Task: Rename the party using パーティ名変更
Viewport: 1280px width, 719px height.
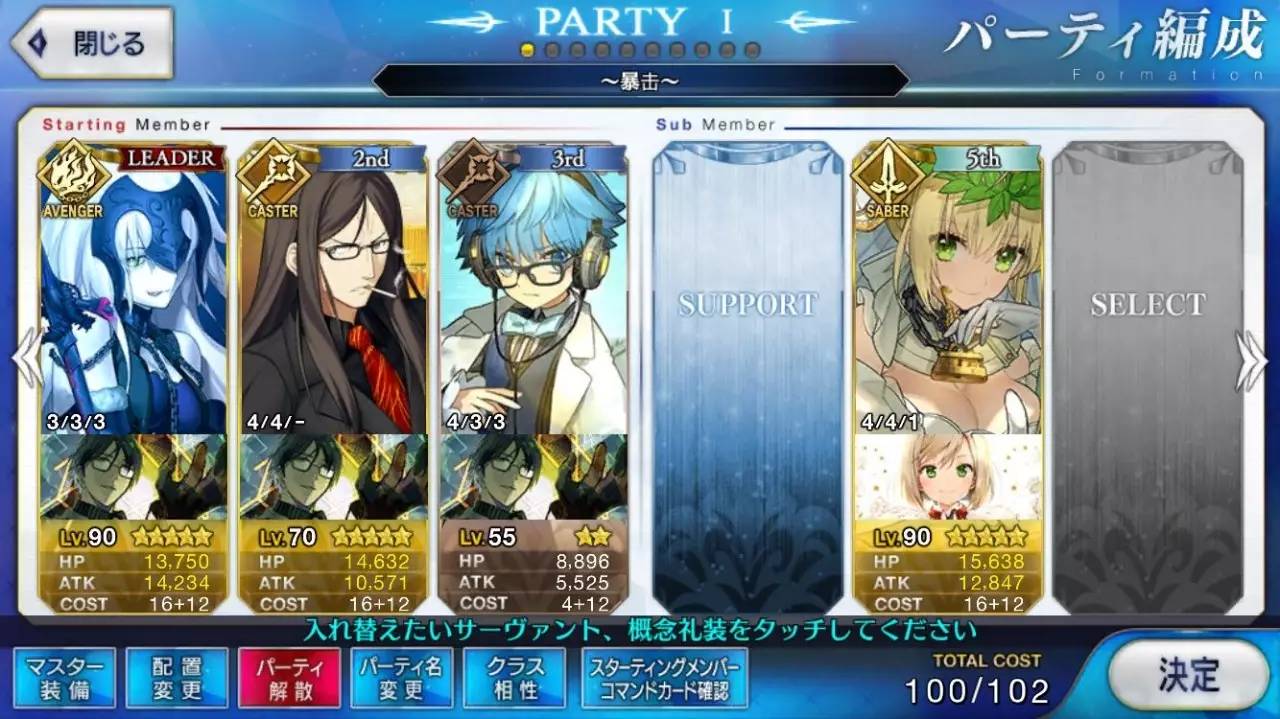Action: tap(401, 678)
